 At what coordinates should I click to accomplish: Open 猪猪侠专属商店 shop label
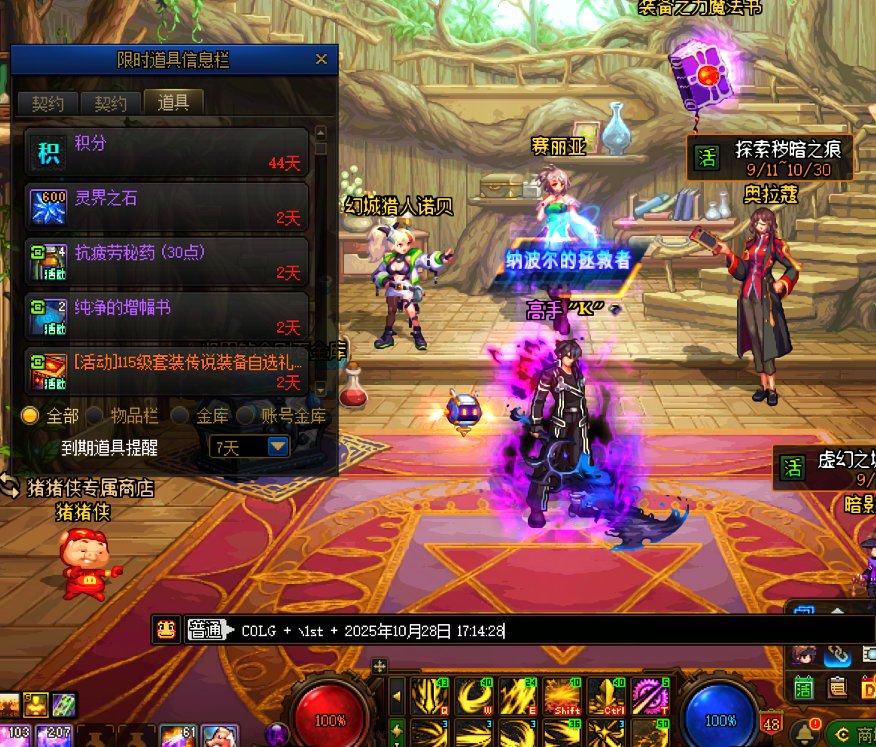tap(90, 488)
